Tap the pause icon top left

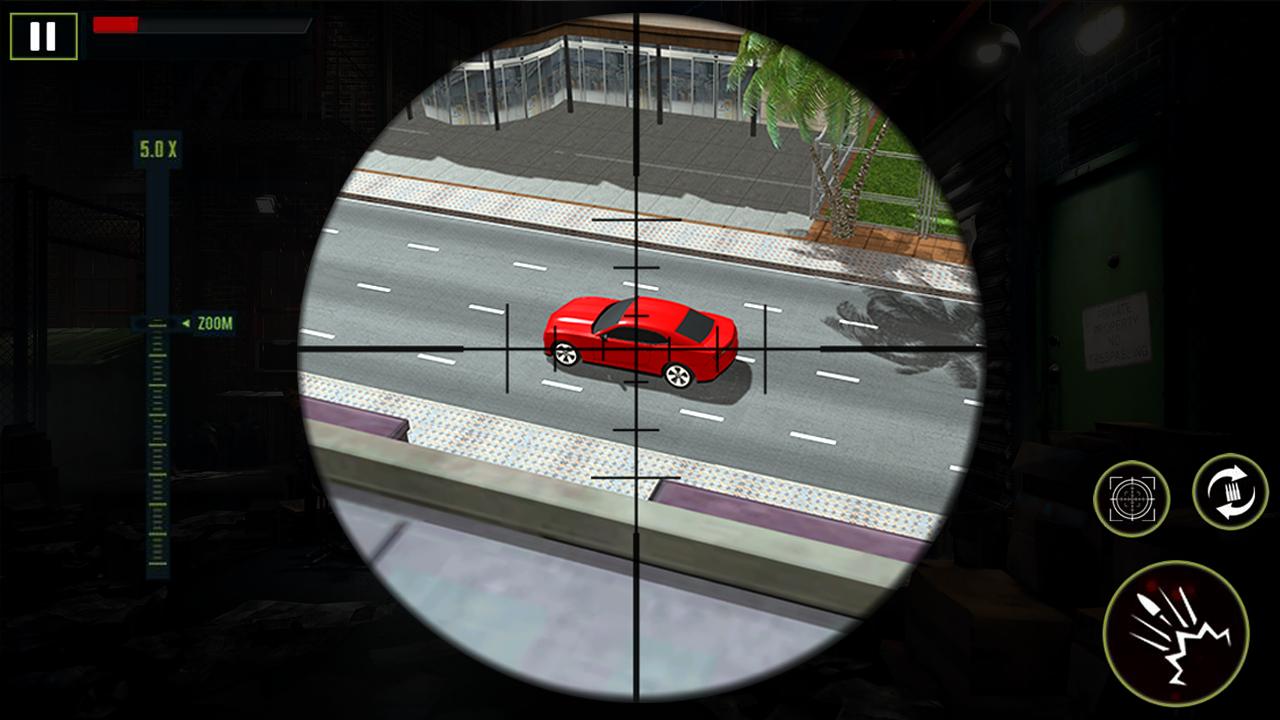[42, 38]
